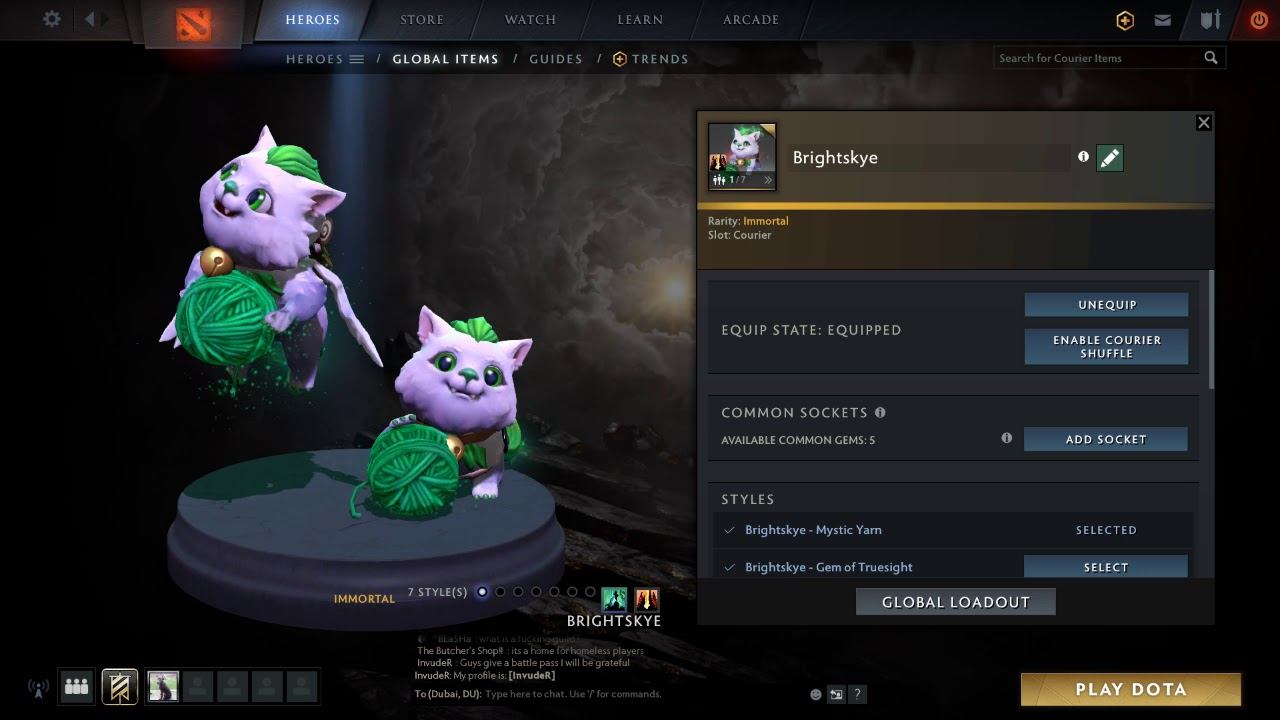The image size is (1280, 720).
Task: Open the Arcade tab
Action: (751, 19)
